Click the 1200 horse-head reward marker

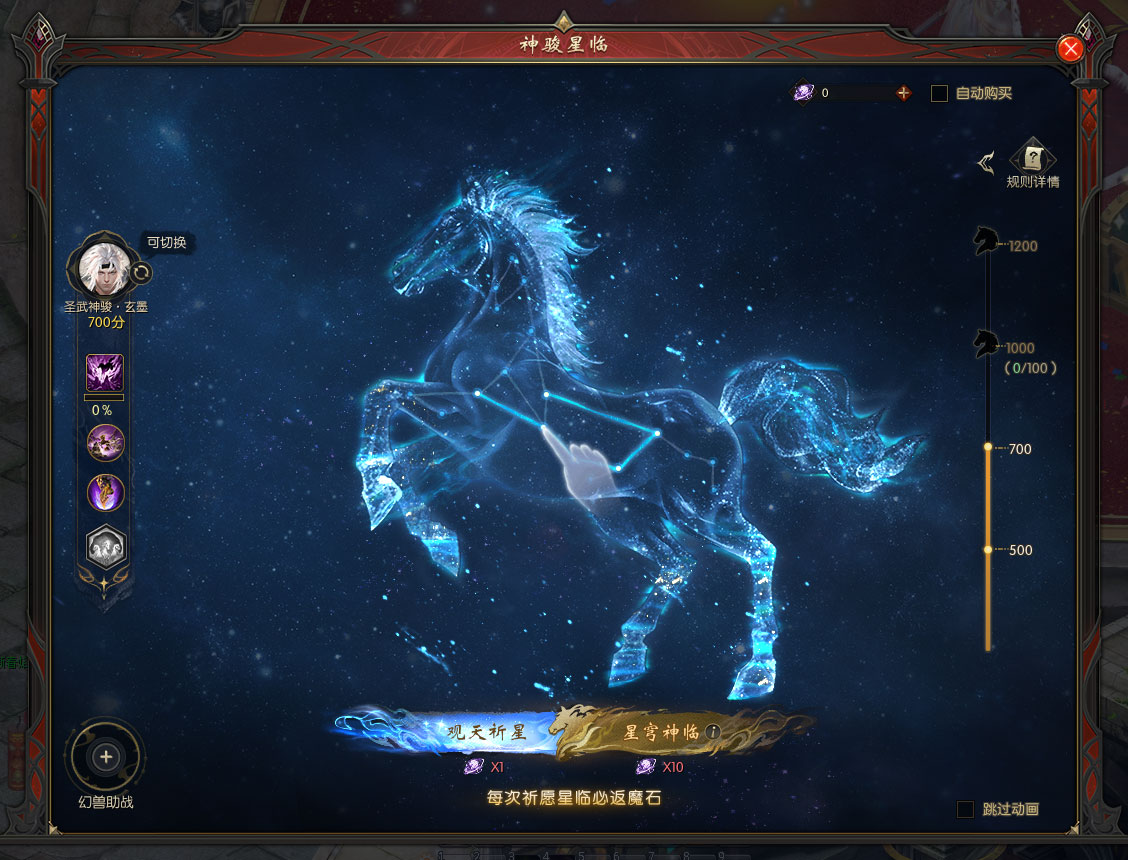987,241
